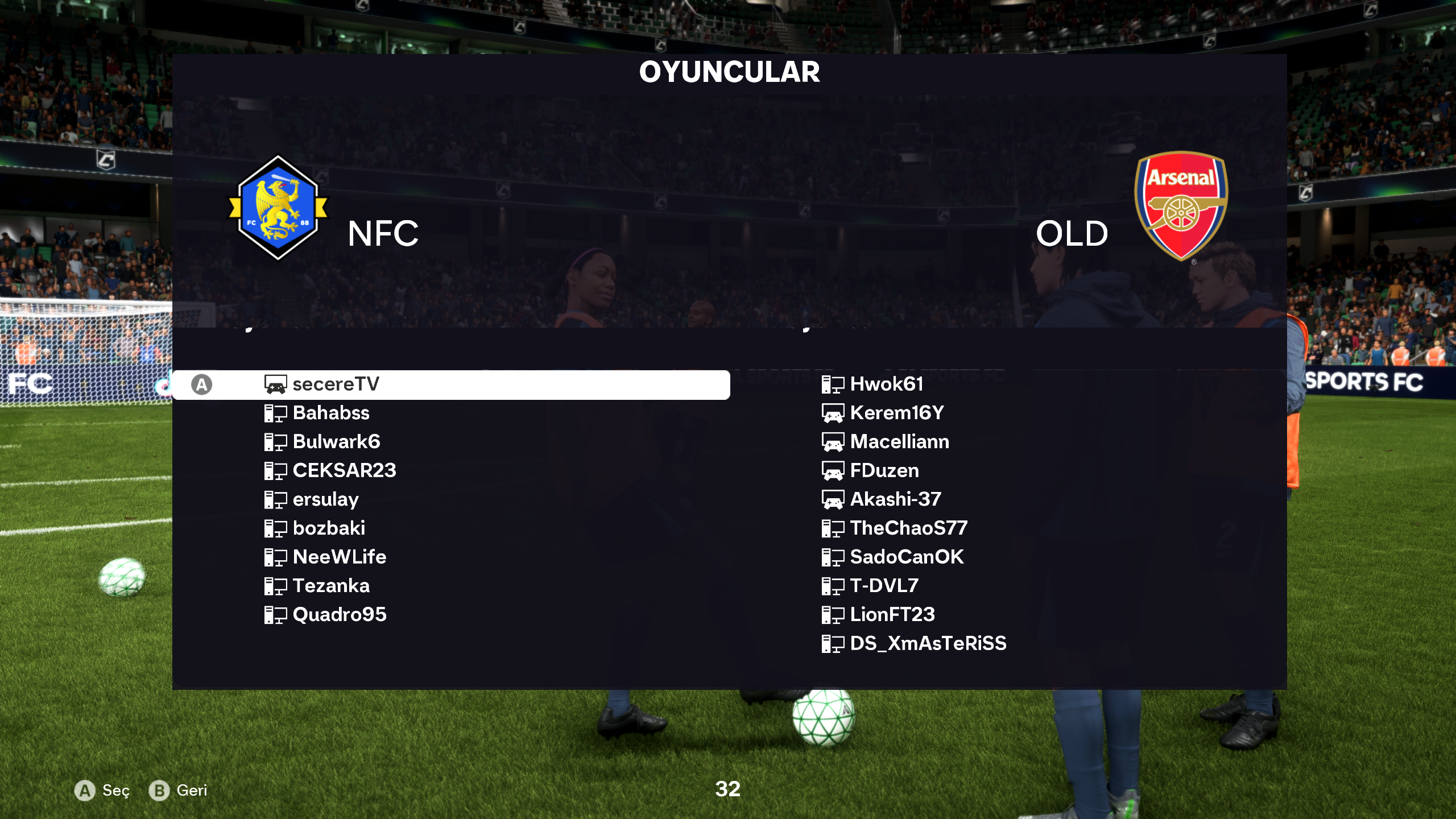1456x819 pixels.
Task: Select T-DVL7 from OLD players
Action: [884, 586]
